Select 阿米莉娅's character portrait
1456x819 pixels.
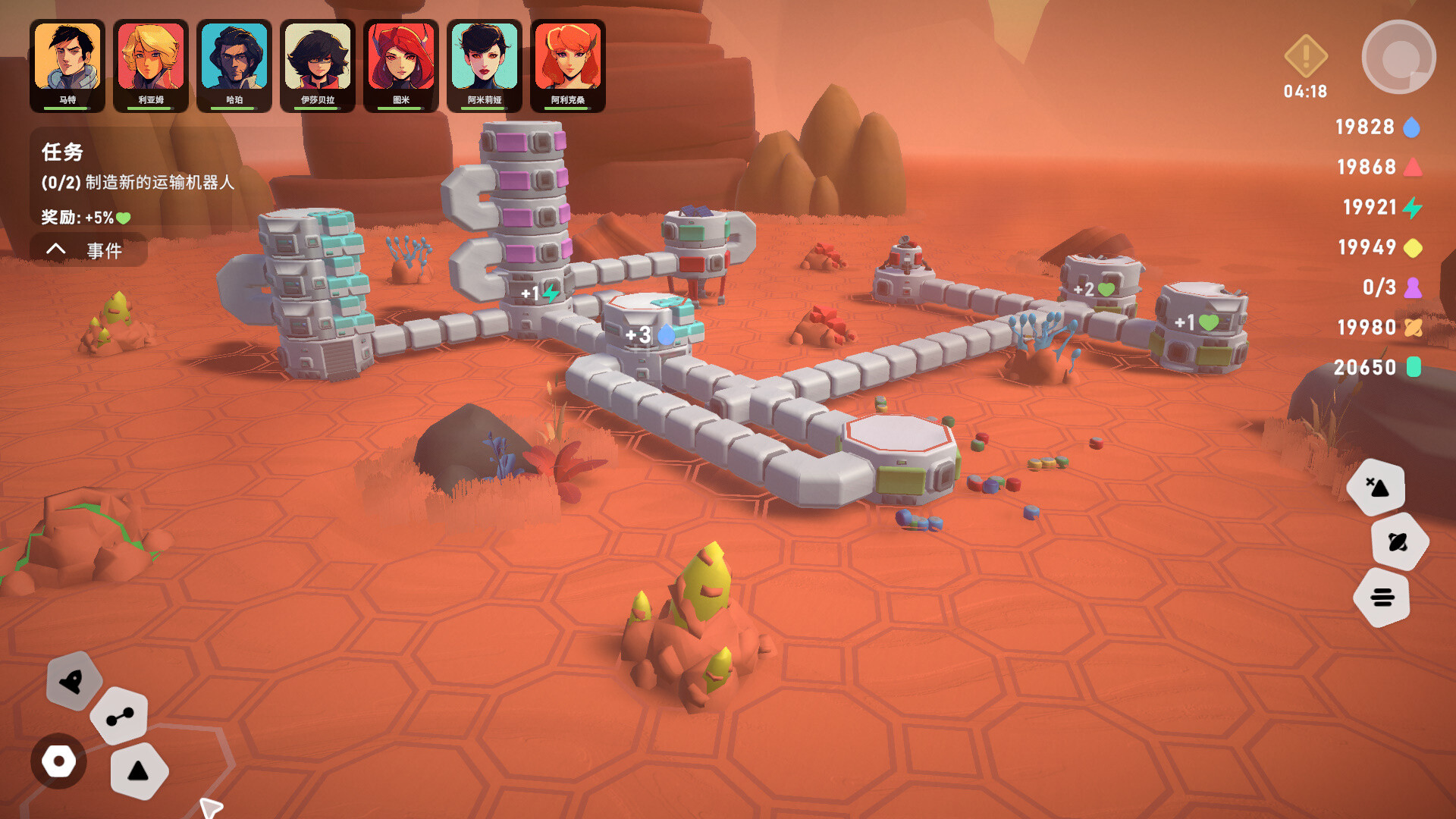(485, 59)
